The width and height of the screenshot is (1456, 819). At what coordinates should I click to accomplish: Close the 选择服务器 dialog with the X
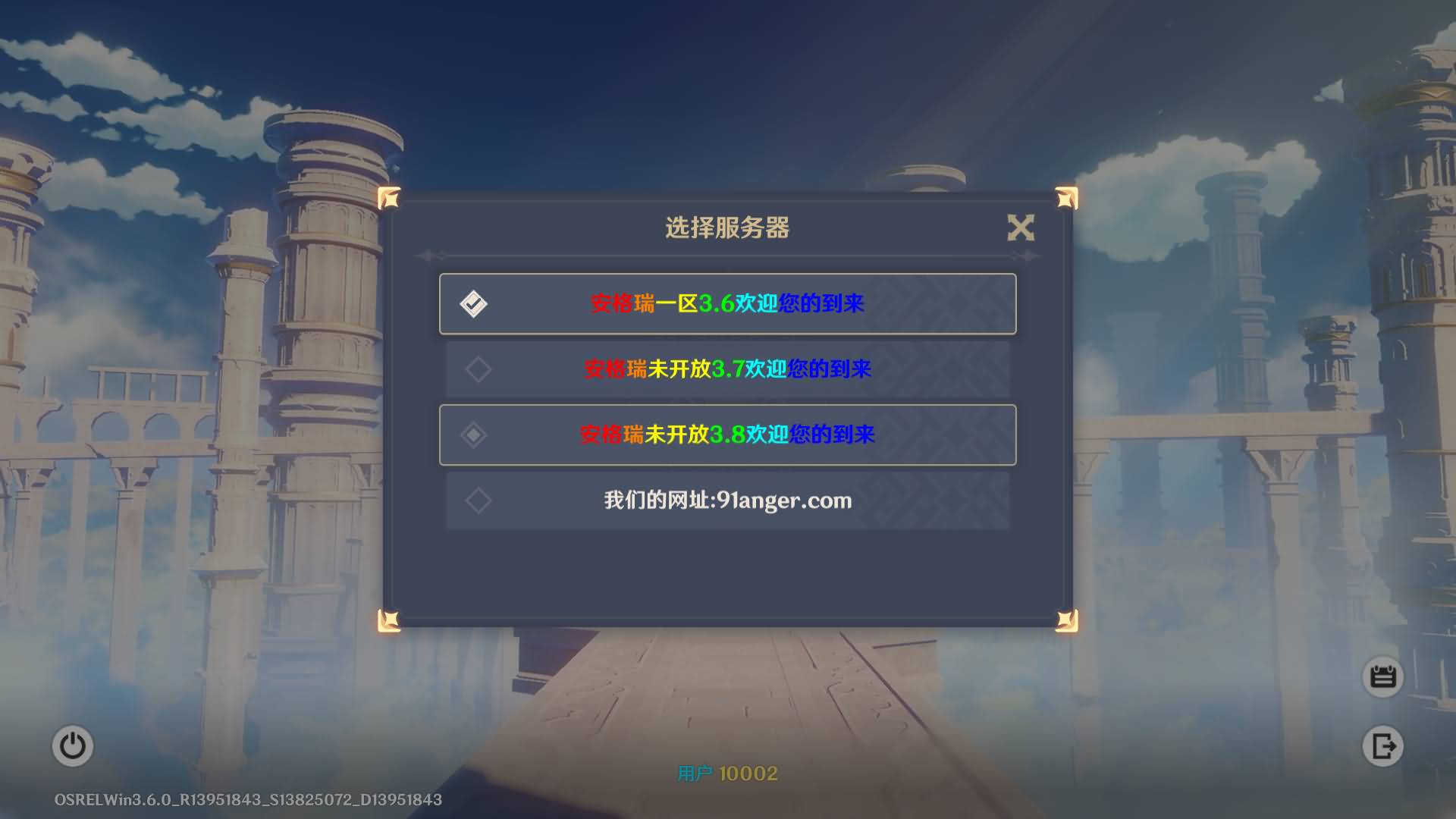[x=1022, y=228]
